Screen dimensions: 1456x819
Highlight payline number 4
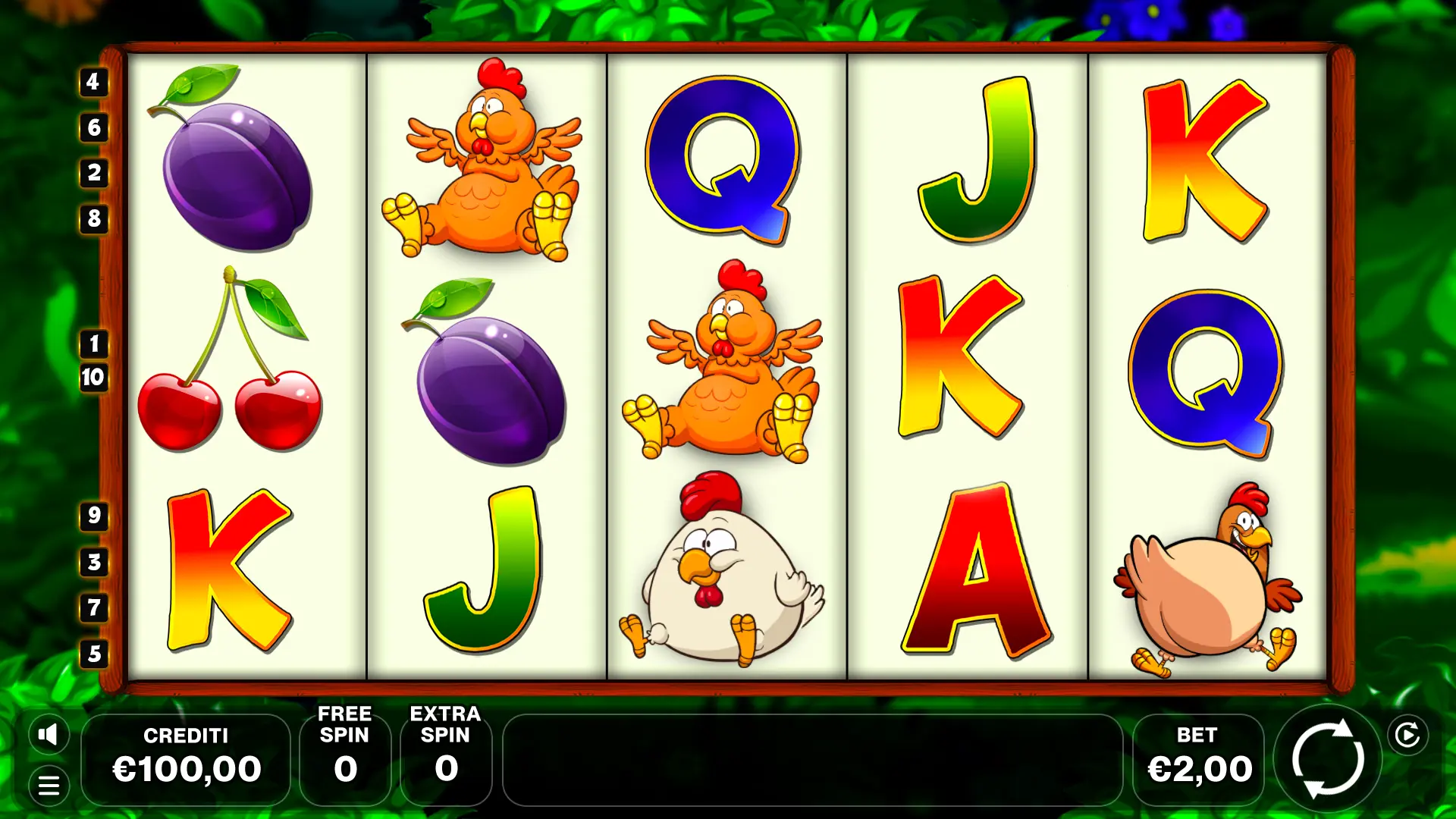pos(93,82)
